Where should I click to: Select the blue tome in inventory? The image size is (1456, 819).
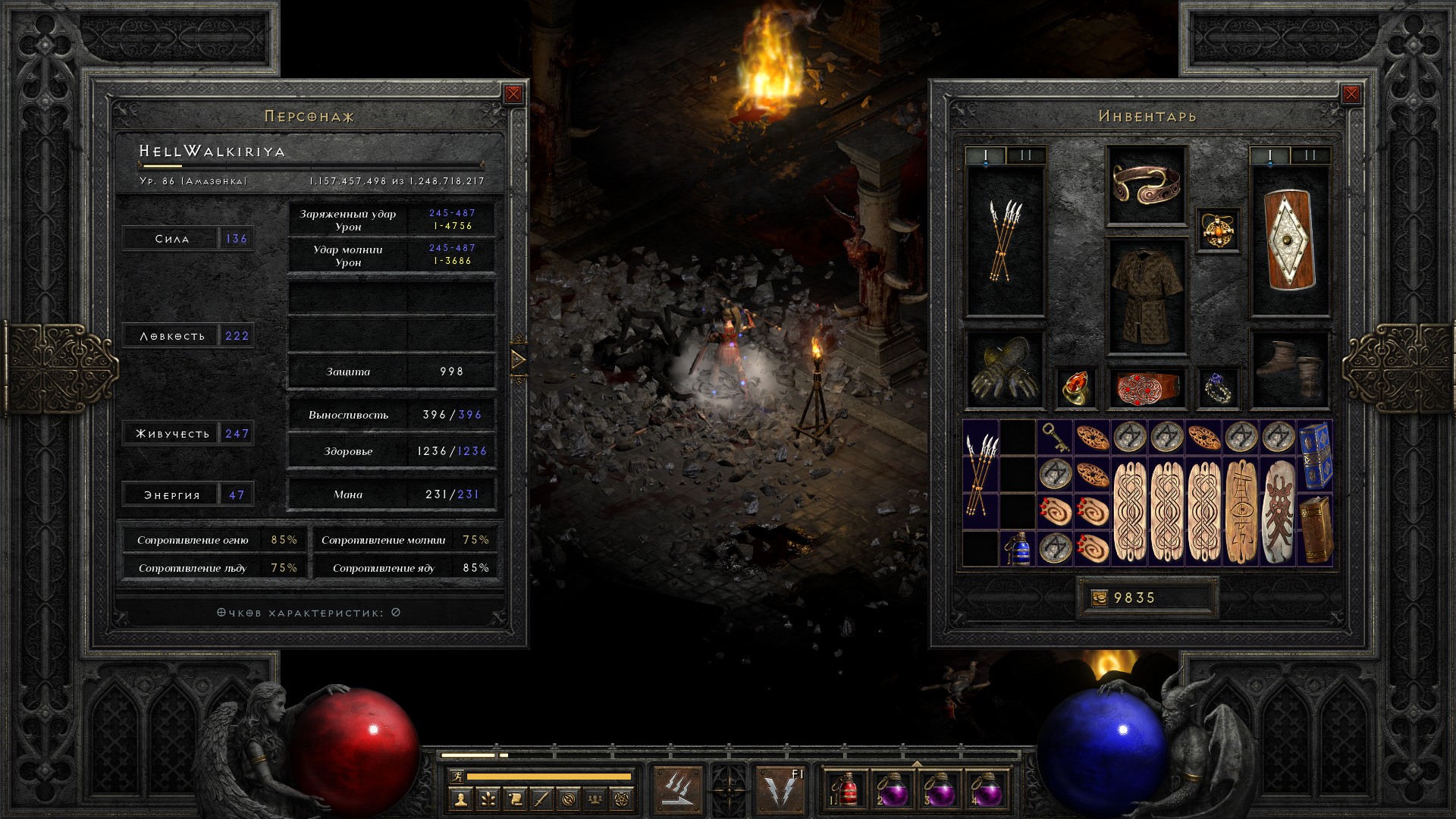point(1315,455)
